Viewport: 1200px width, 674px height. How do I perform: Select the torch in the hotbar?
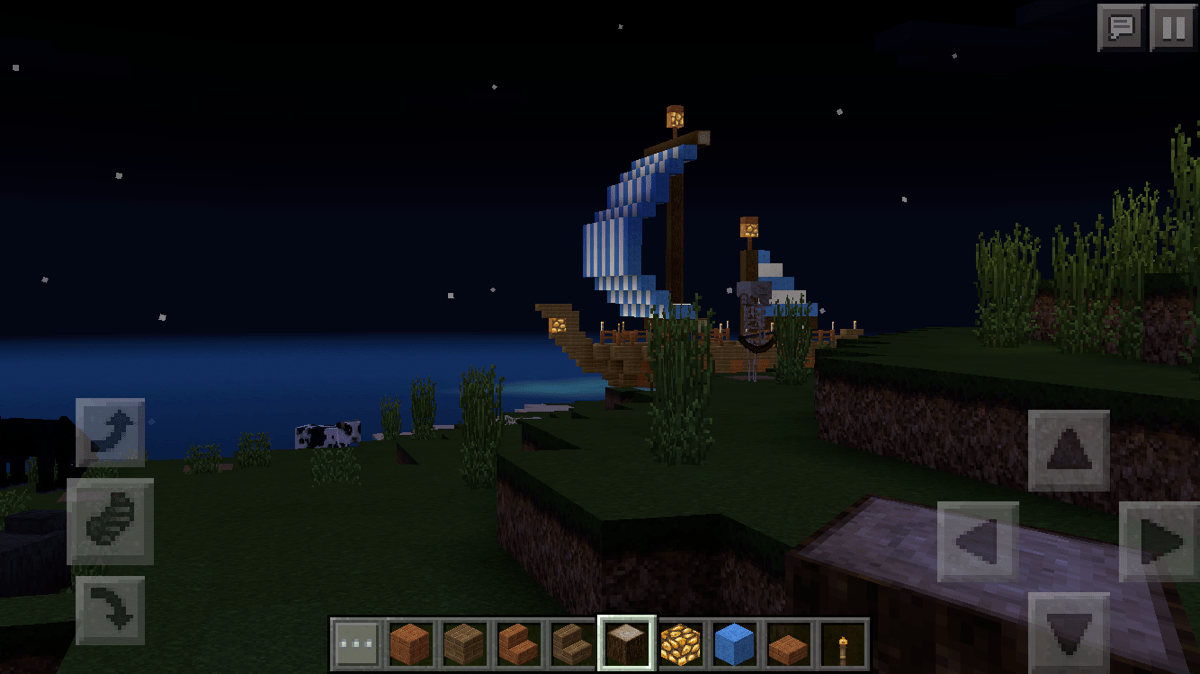coord(843,643)
